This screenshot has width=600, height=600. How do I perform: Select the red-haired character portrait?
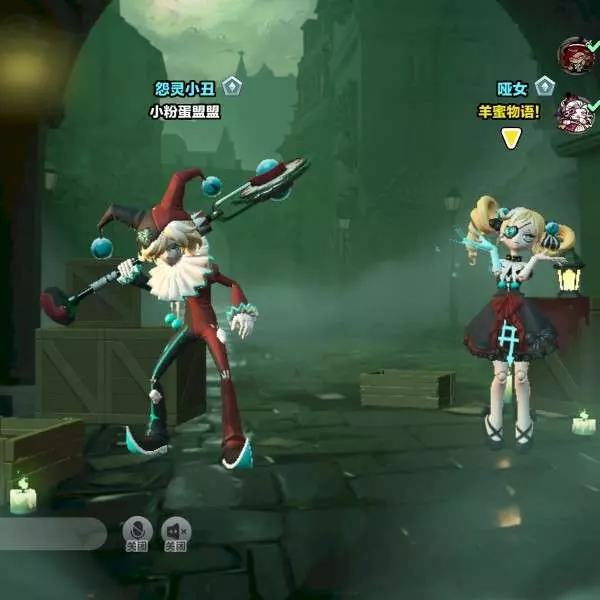tap(575, 55)
